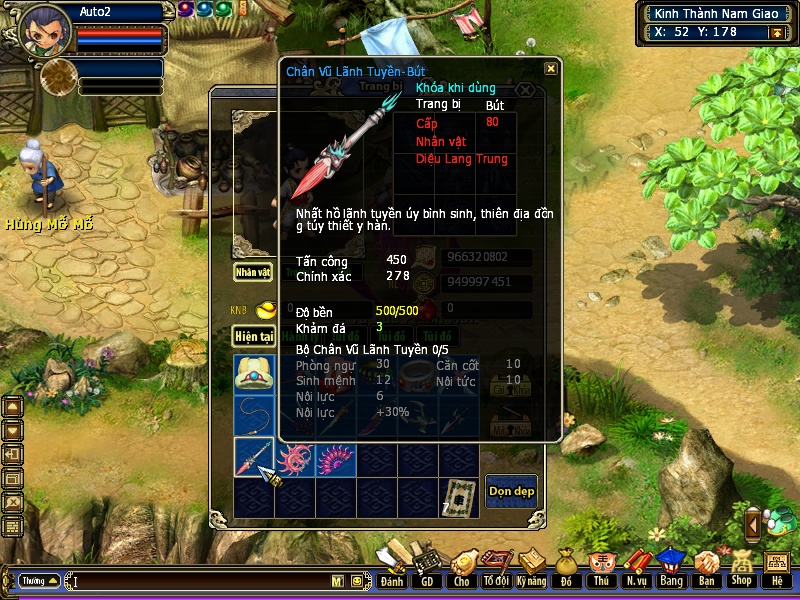Click the Dọn dẹp inventory sort button

tap(511, 491)
